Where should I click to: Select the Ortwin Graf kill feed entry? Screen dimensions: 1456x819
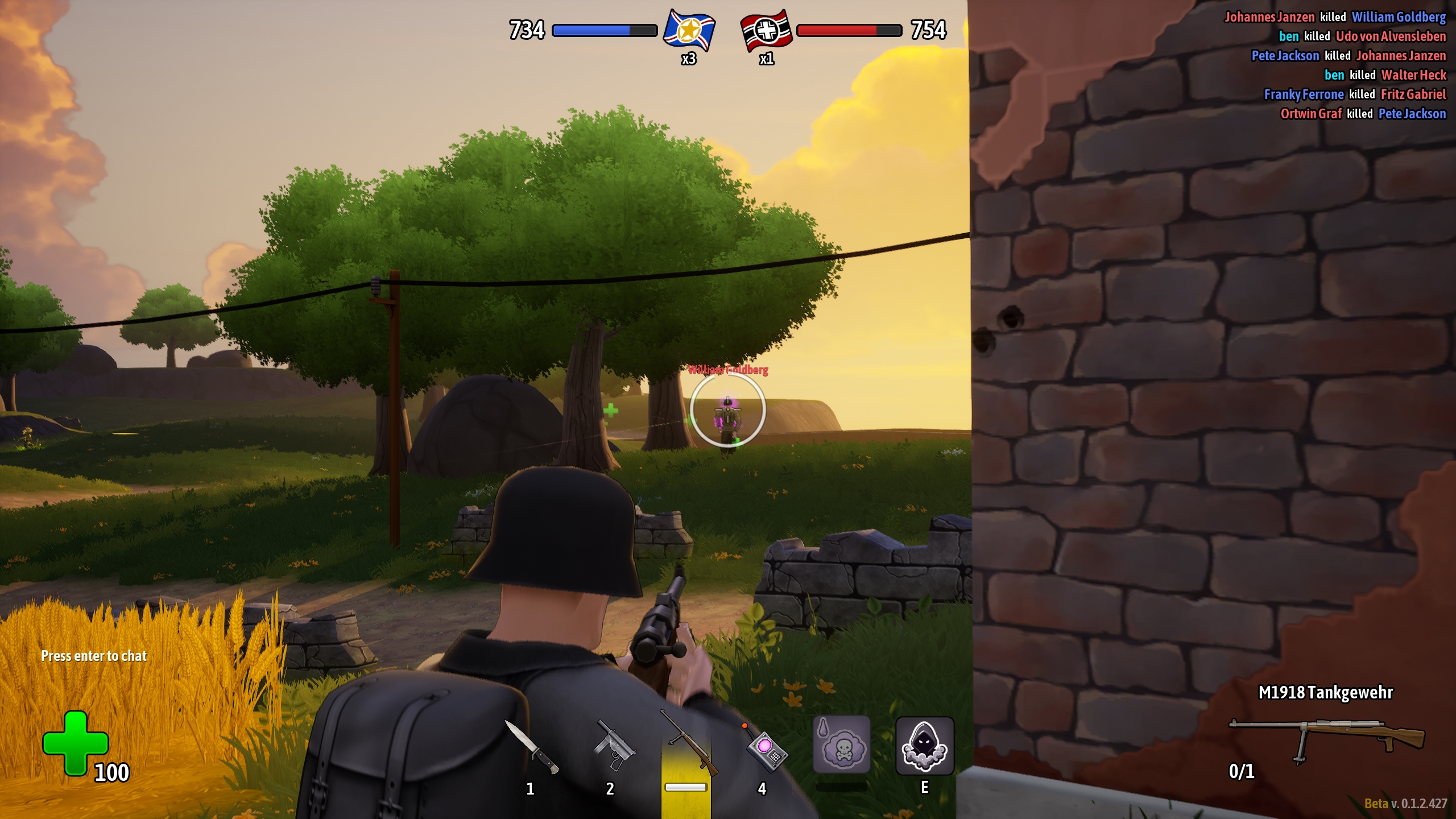(x=1363, y=114)
